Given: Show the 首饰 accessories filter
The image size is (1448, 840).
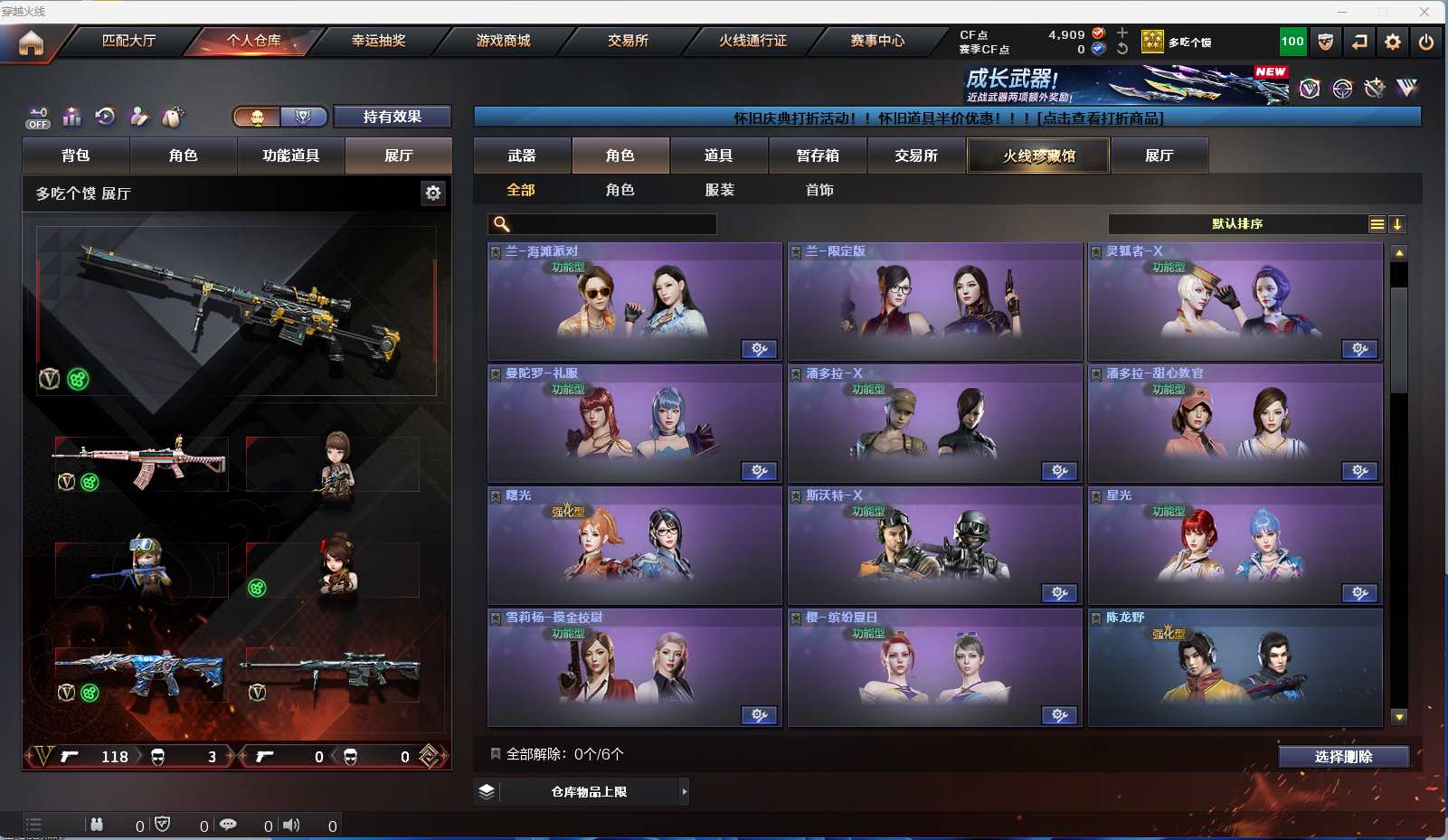Looking at the screenshot, I should [819, 190].
